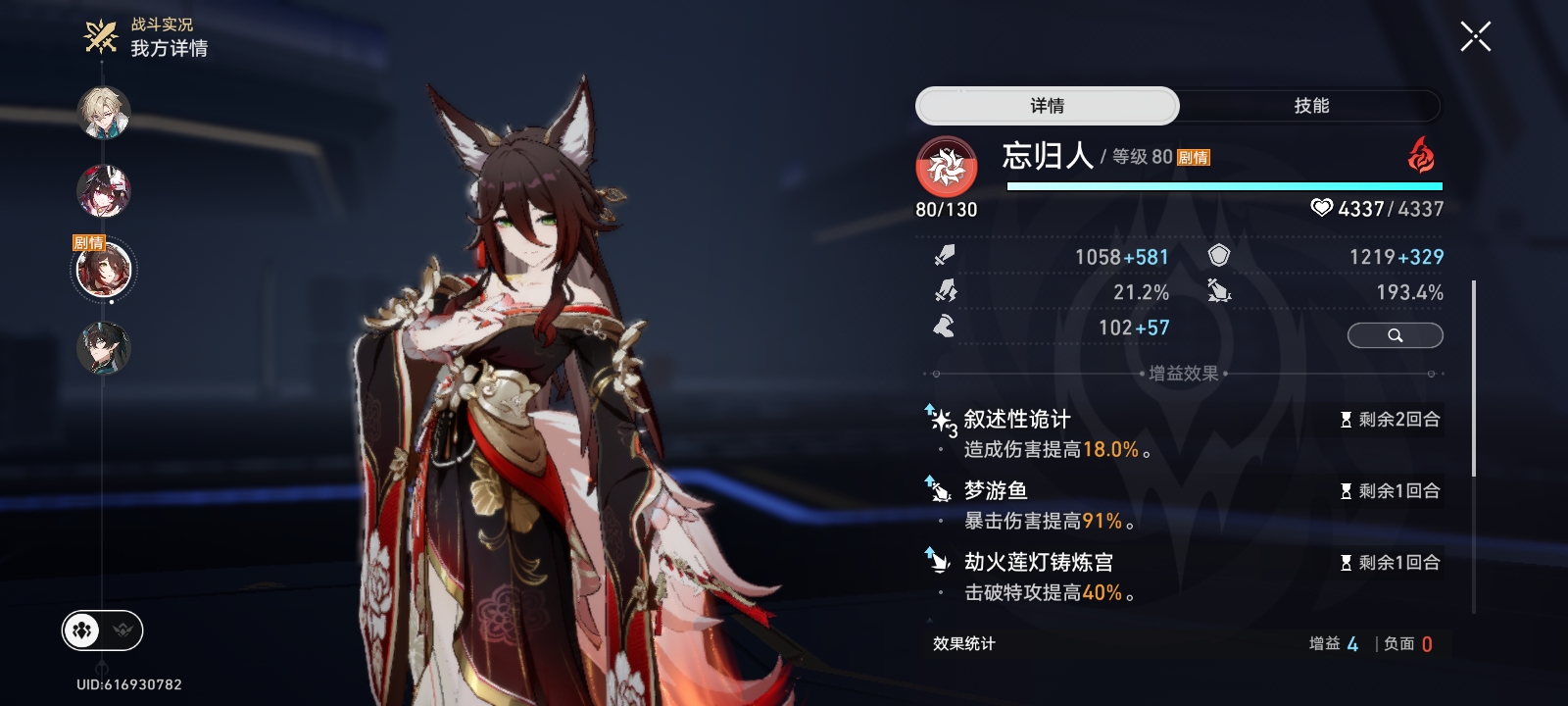Viewport: 1568px width, 706px height.
Task: Open detailed stats with magnifier button
Action: pos(1395,335)
